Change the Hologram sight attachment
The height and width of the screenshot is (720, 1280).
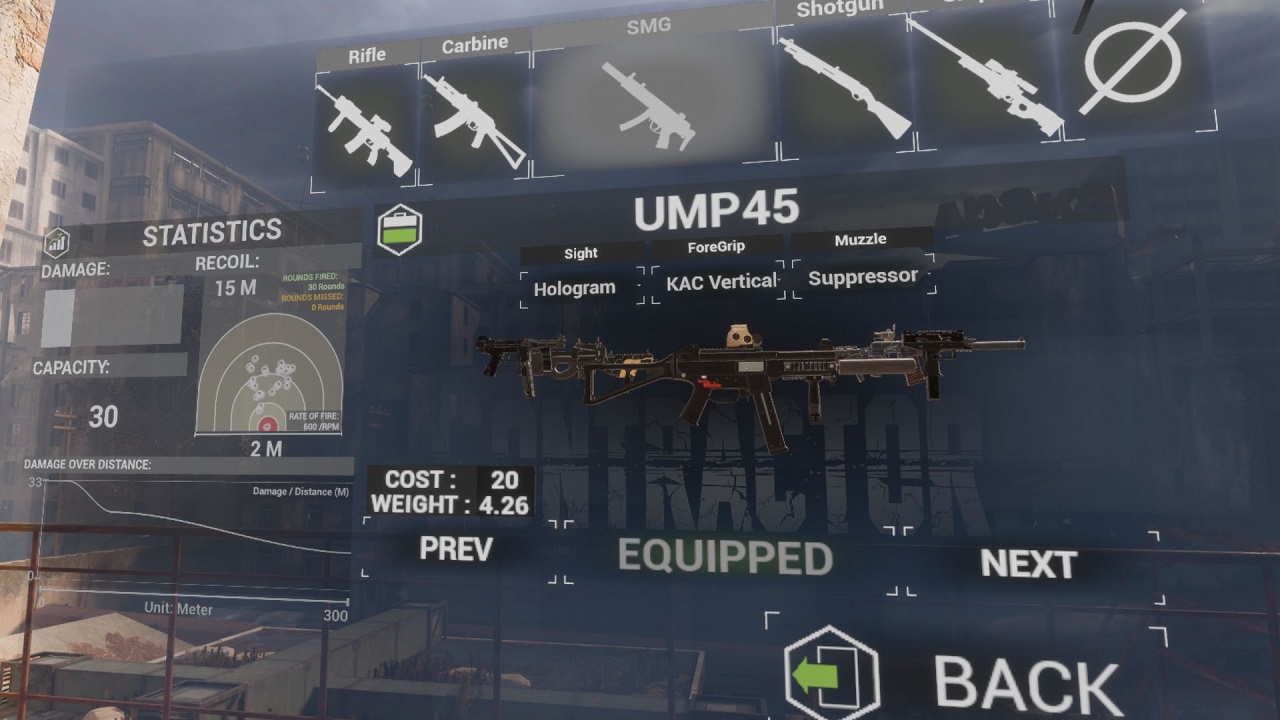pyautogui.click(x=575, y=288)
